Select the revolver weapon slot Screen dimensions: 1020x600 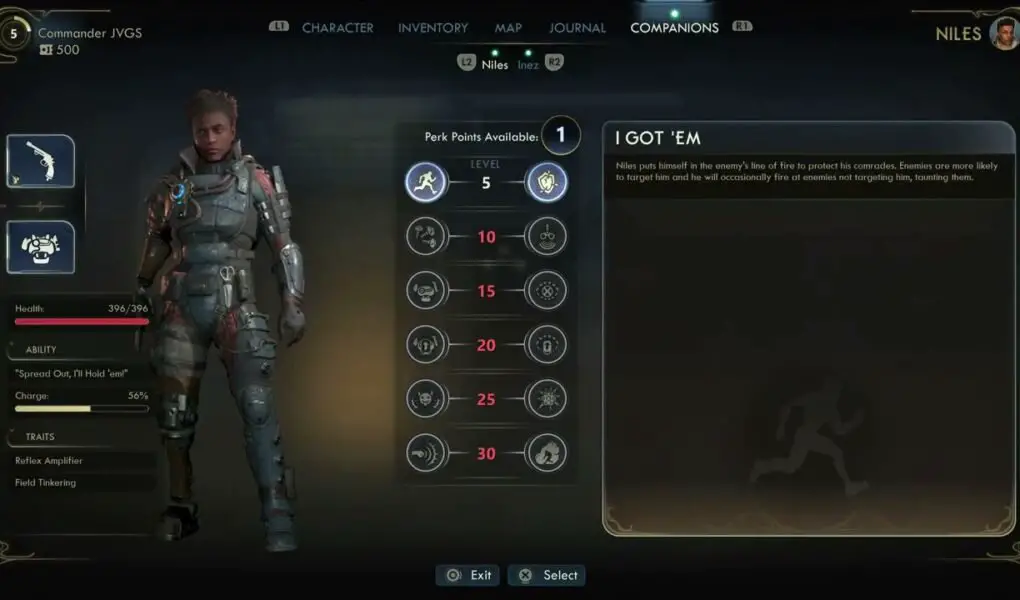coord(41,161)
